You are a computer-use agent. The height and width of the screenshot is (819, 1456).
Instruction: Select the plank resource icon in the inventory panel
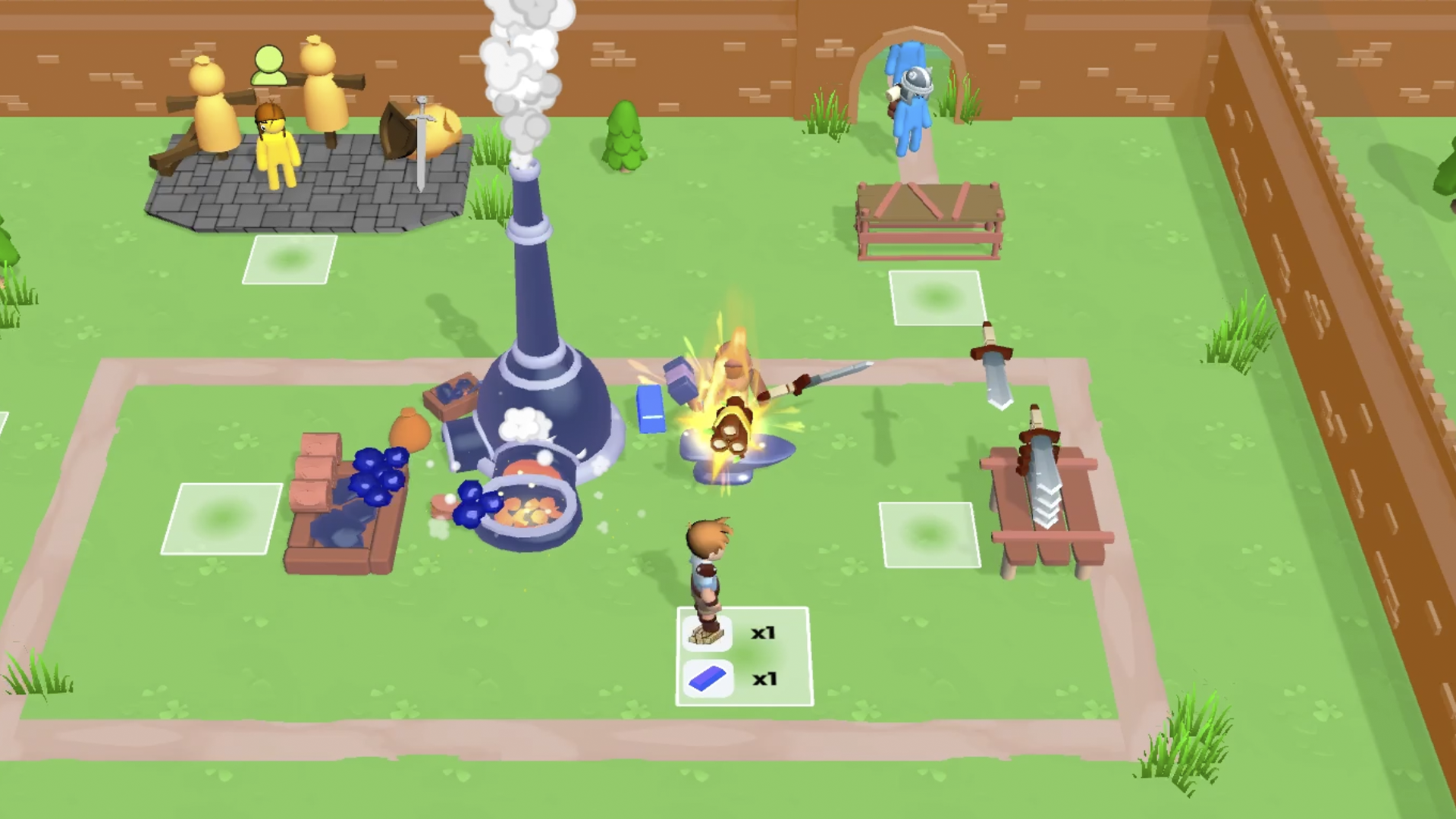(x=708, y=632)
